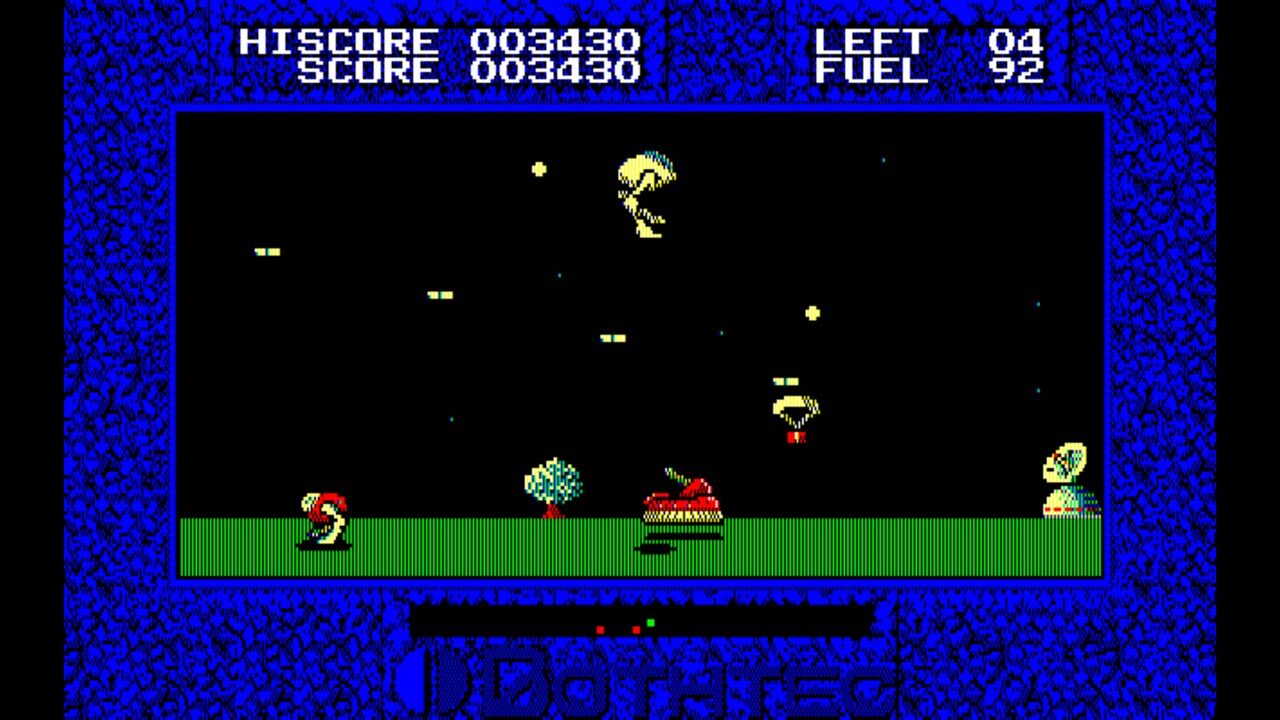This screenshot has height=720, width=1280.
Task: Toggle the green dot on the radar strip
Action: point(653,621)
